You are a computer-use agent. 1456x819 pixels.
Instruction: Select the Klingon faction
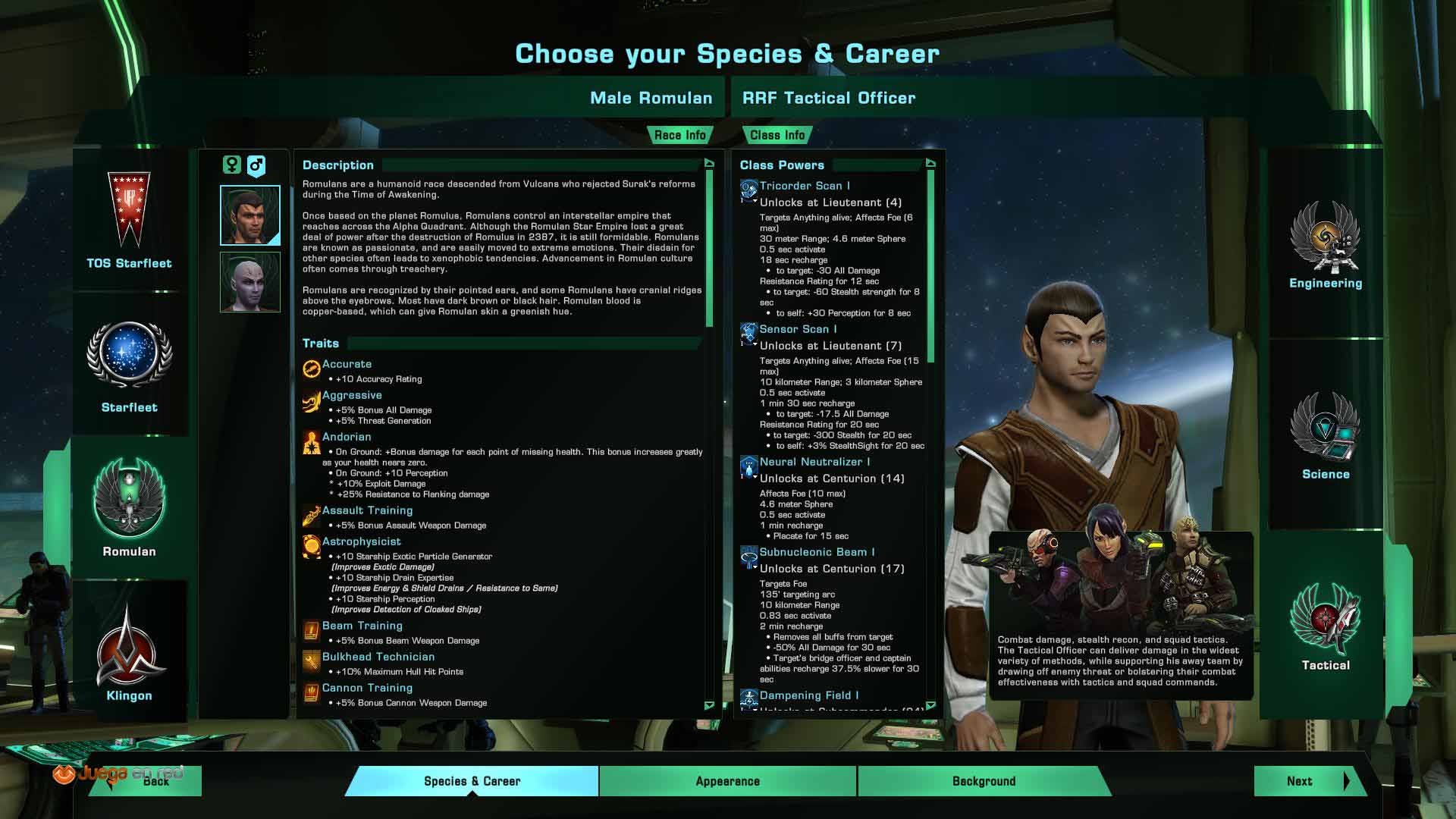pos(129,654)
